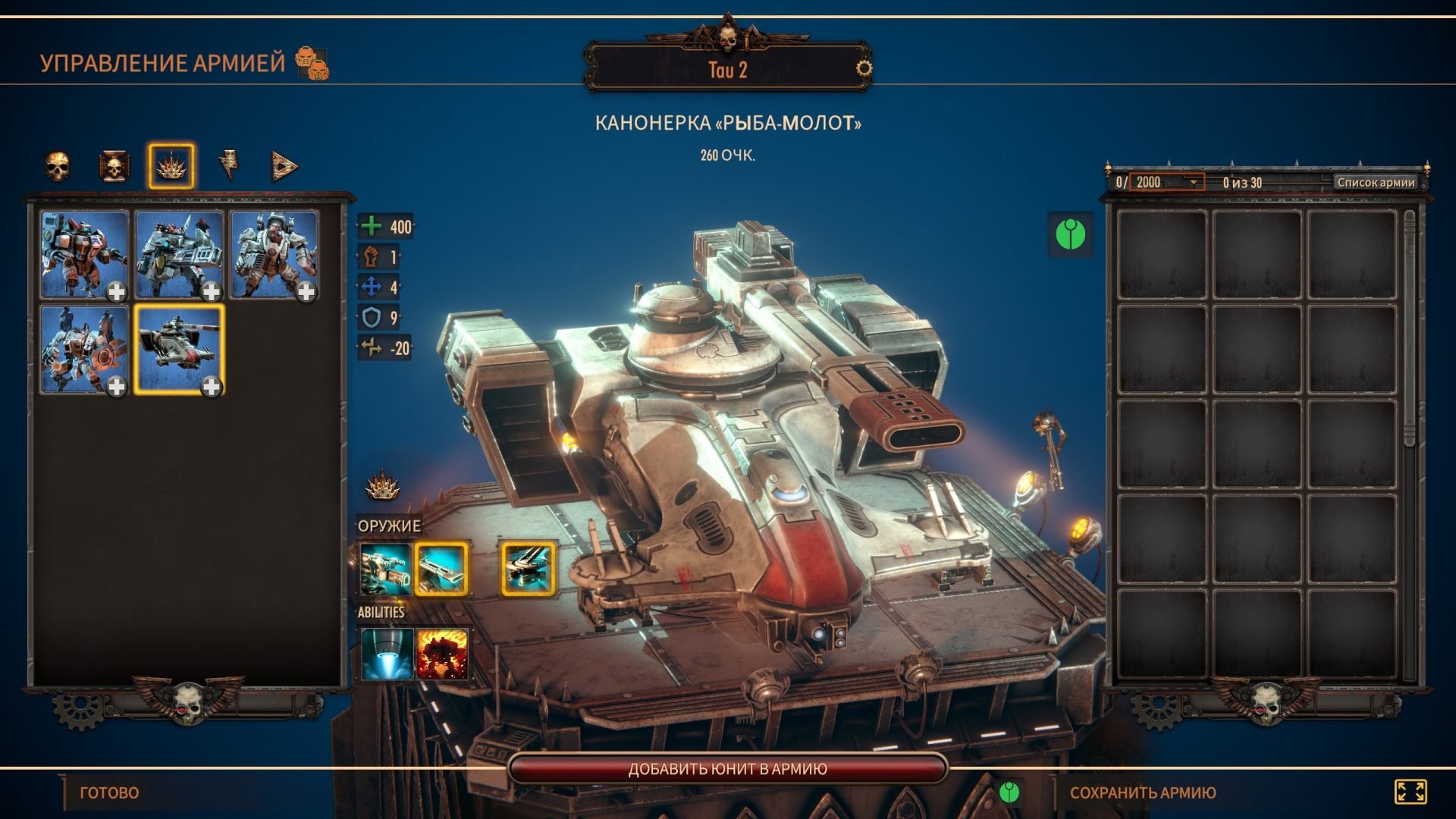
Task: Select the battlesuit holding a round shield
Action: (x=83, y=350)
